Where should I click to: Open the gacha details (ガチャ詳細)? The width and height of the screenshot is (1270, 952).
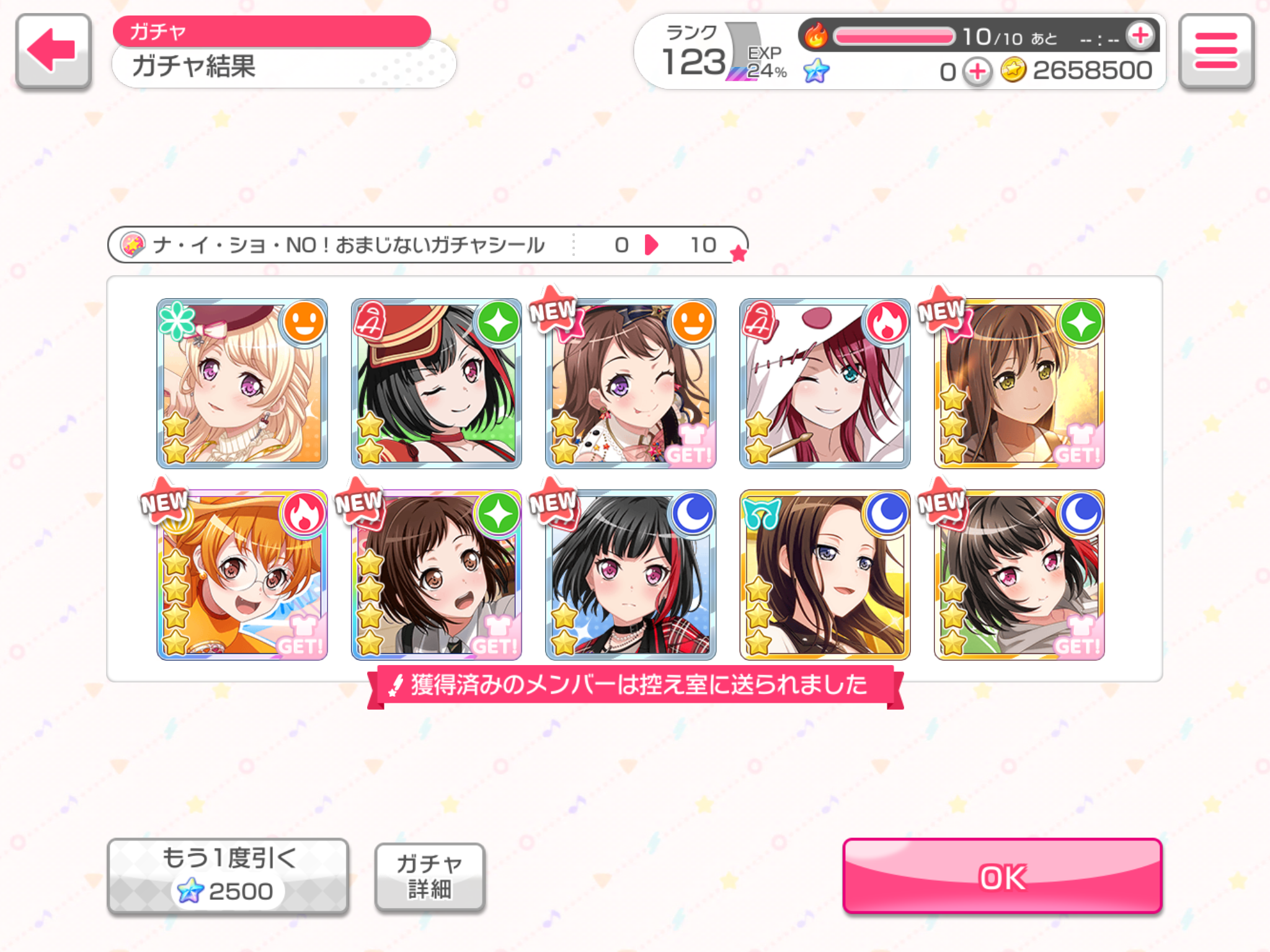429,876
